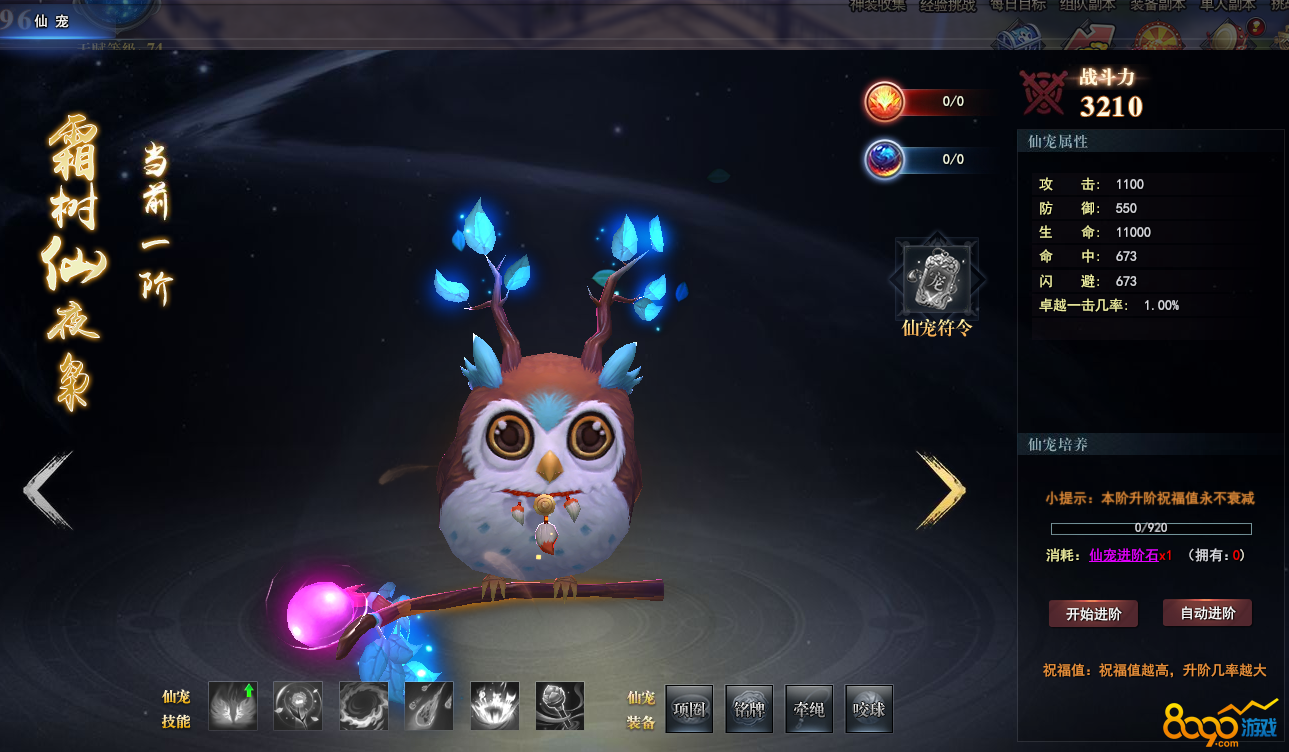Click the blue swirl orb icon
Screen dimensions: 1289x752
(885, 159)
